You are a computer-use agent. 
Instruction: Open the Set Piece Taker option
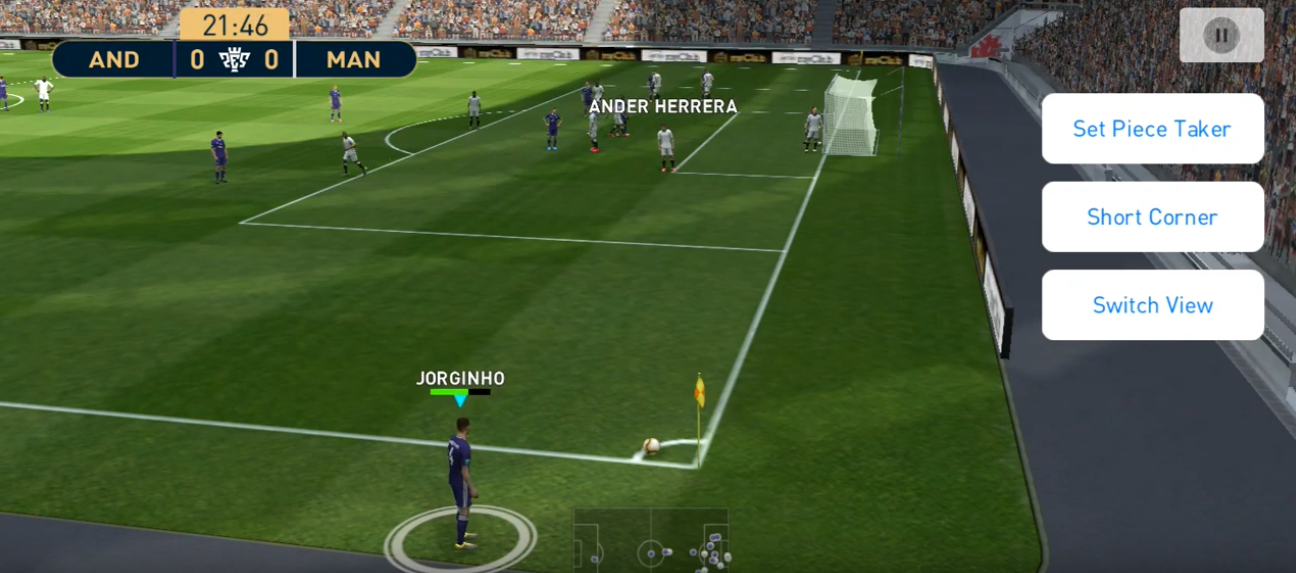coord(1152,129)
